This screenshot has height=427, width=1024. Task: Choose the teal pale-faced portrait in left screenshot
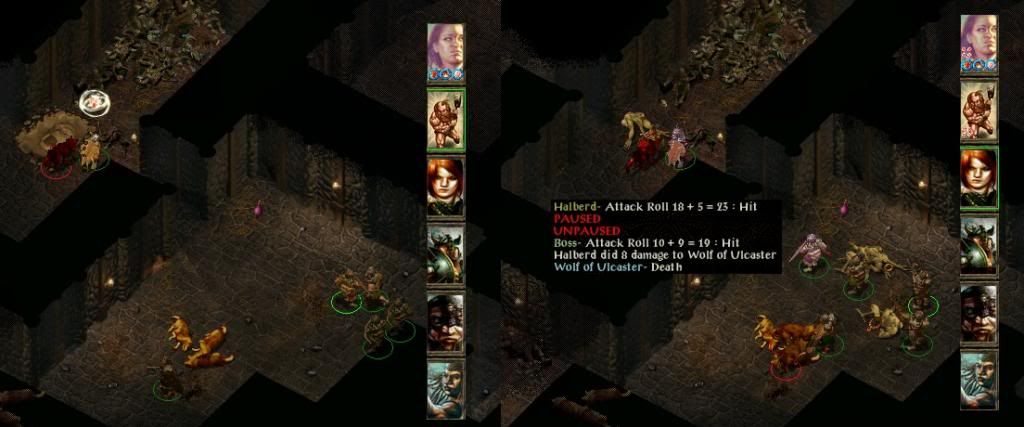click(446, 388)
